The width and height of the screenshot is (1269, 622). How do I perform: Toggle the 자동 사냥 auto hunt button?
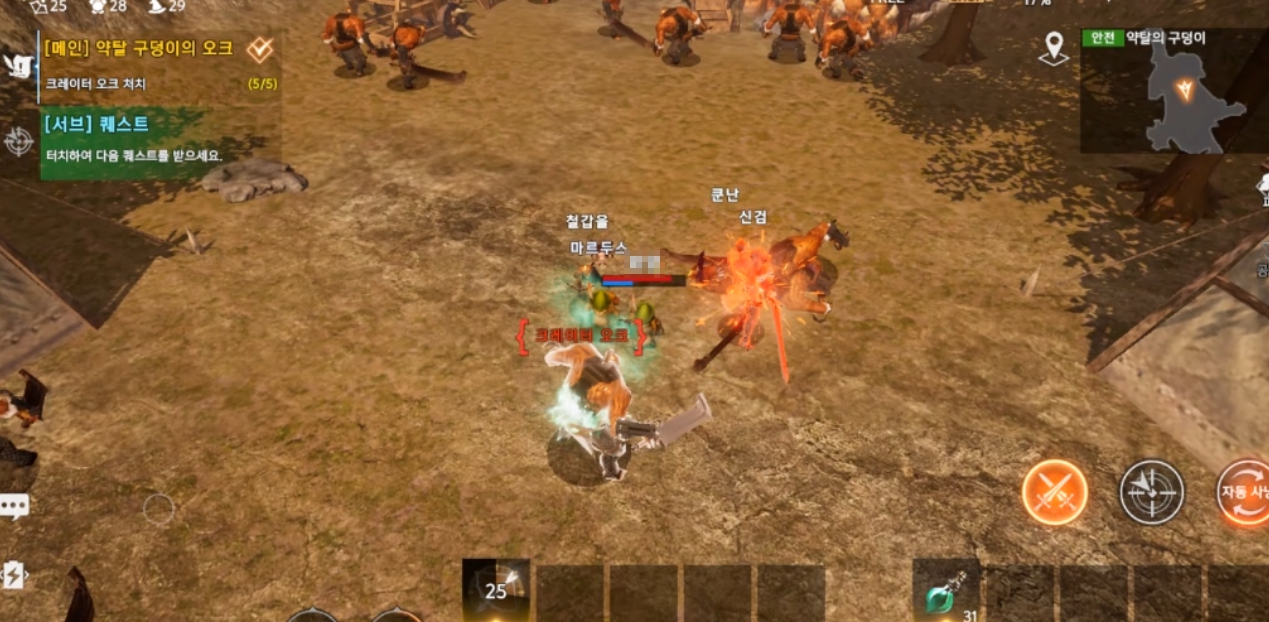[1243, 492]
